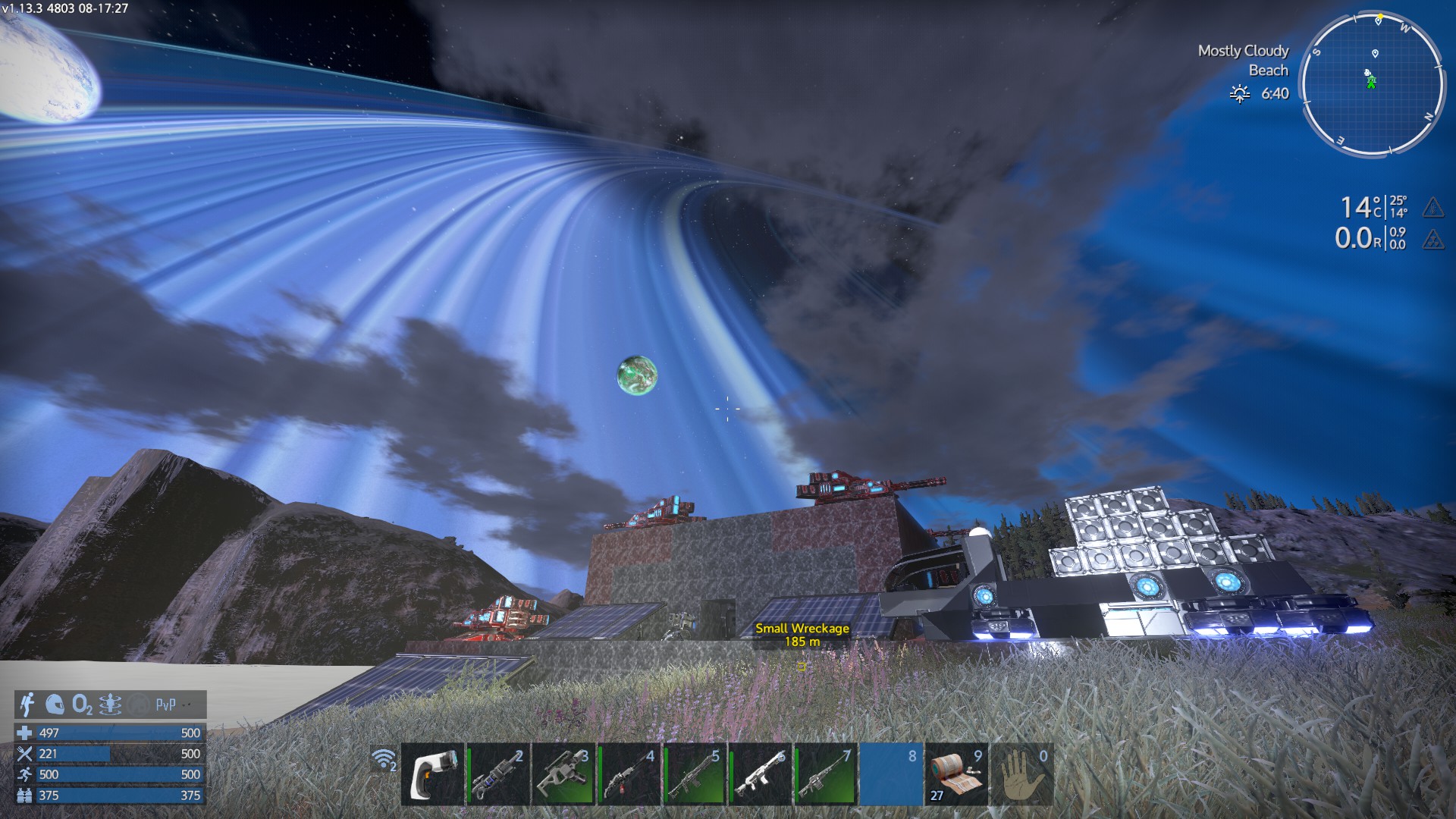The height and width of the screenshot is (819, 1456).
Task: Choose the weapon in hotbar slot 2
Action: (497, 774)
